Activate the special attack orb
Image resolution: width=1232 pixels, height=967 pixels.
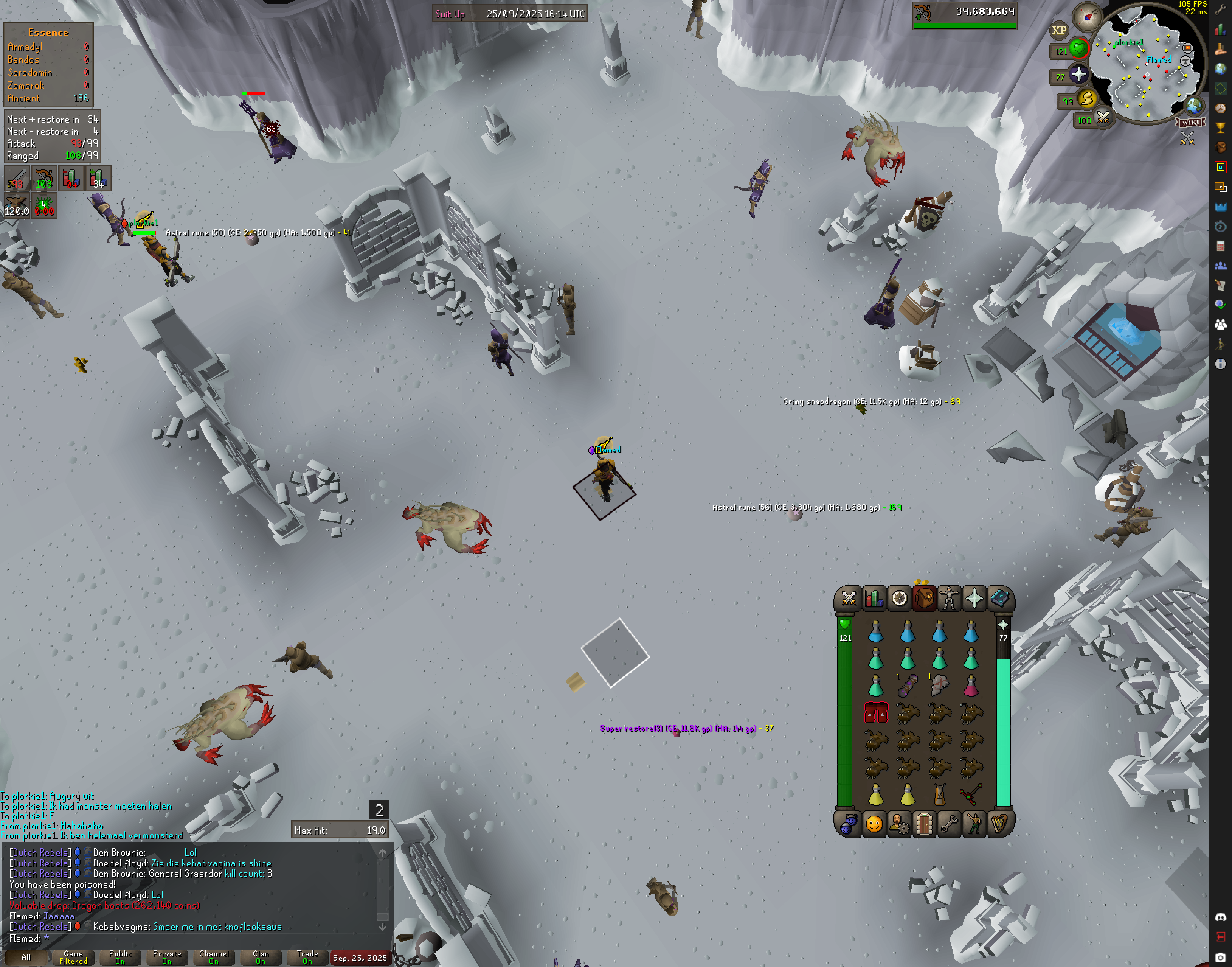(x=1102, y=118)
